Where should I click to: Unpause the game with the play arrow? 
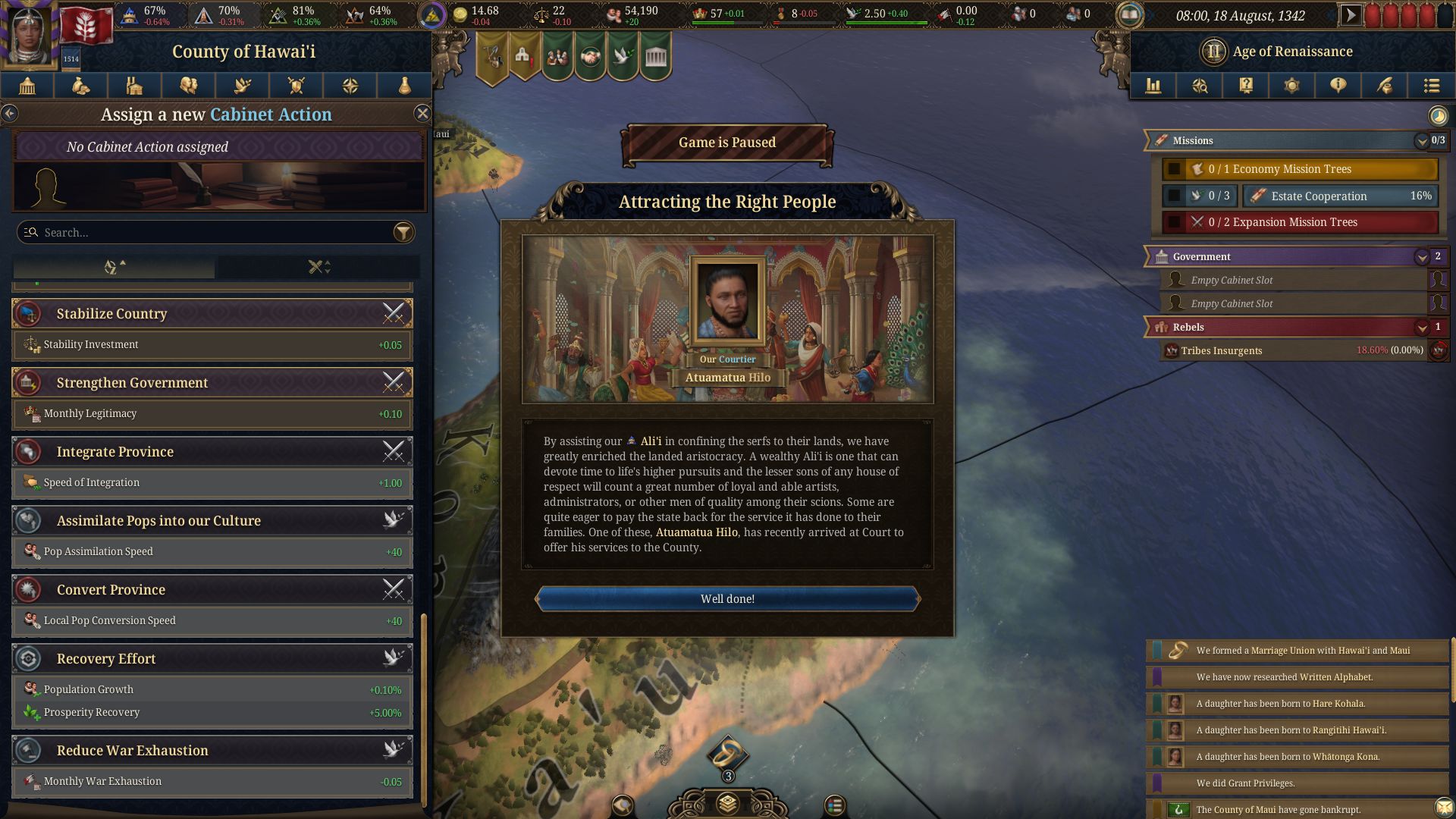pos(1351,15)
